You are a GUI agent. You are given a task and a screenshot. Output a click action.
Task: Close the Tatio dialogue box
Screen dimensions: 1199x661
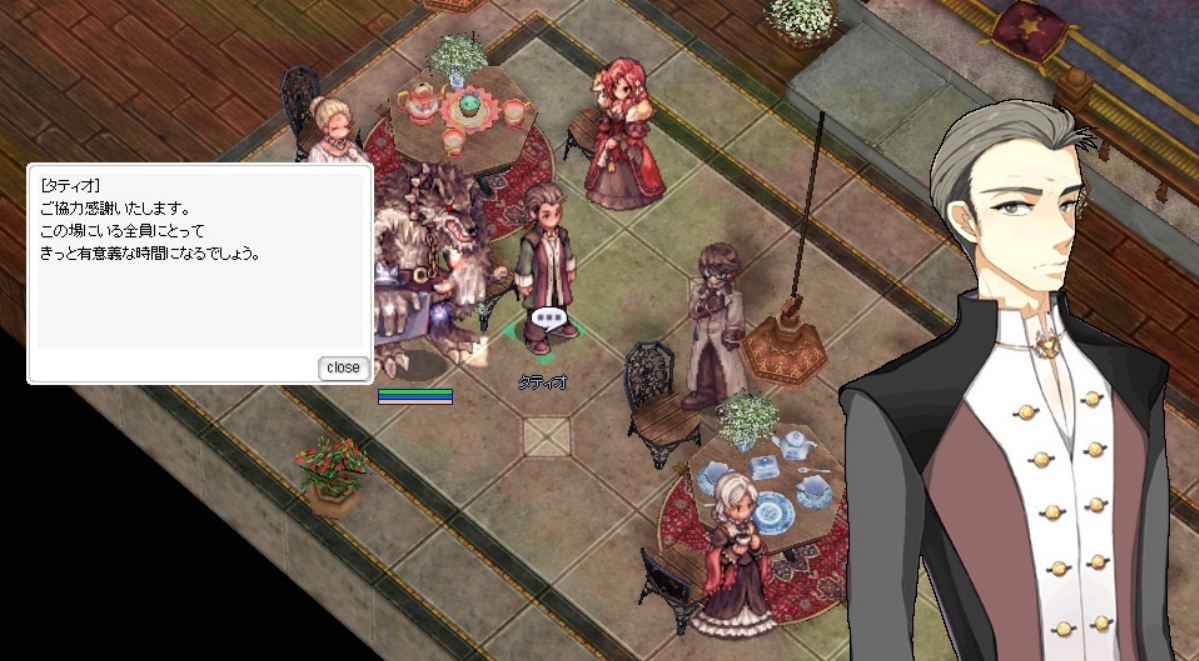click(x=343, y=368)
